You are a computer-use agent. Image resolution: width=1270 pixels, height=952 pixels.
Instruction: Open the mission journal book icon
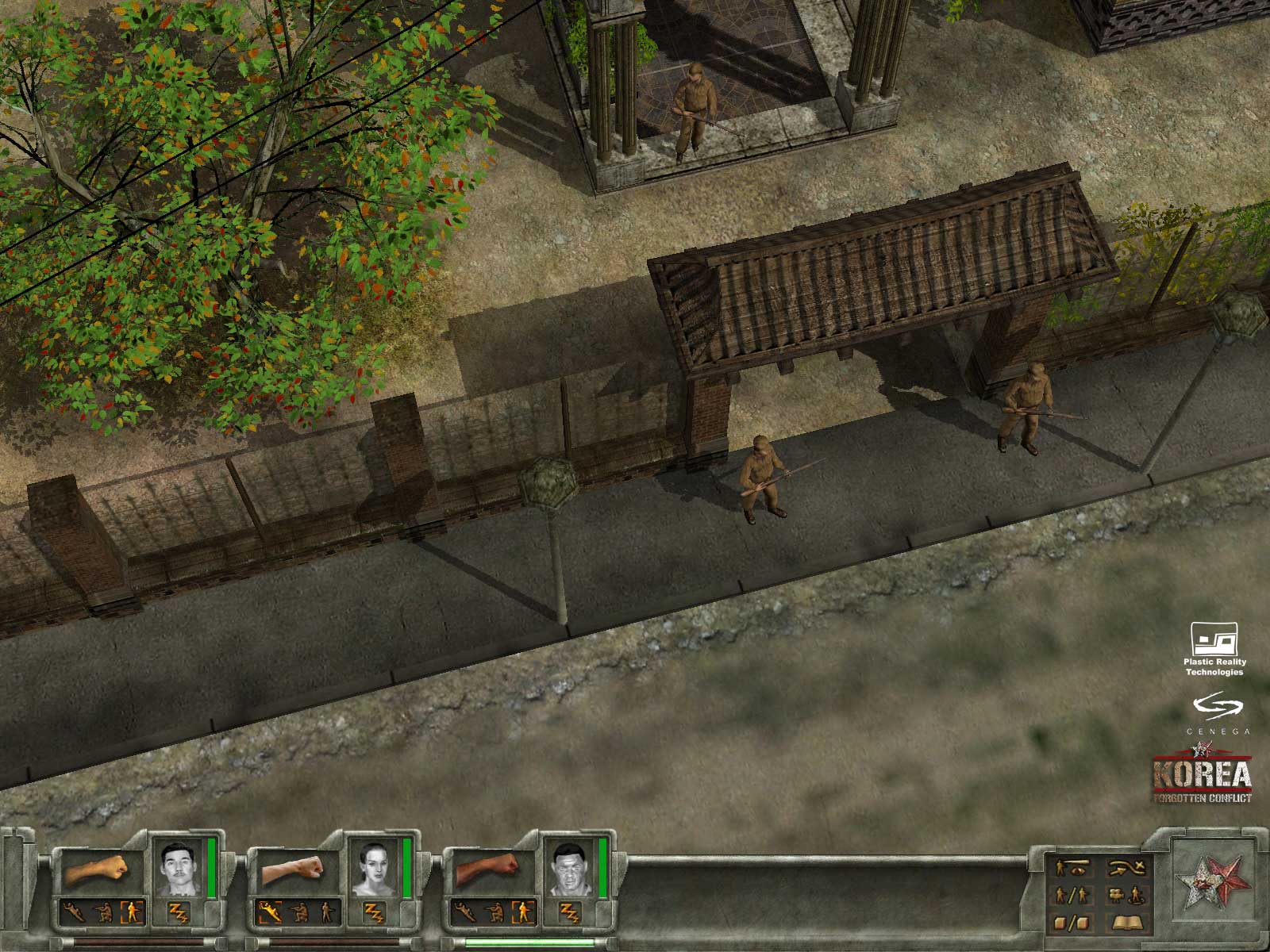tap(1128, 922)
